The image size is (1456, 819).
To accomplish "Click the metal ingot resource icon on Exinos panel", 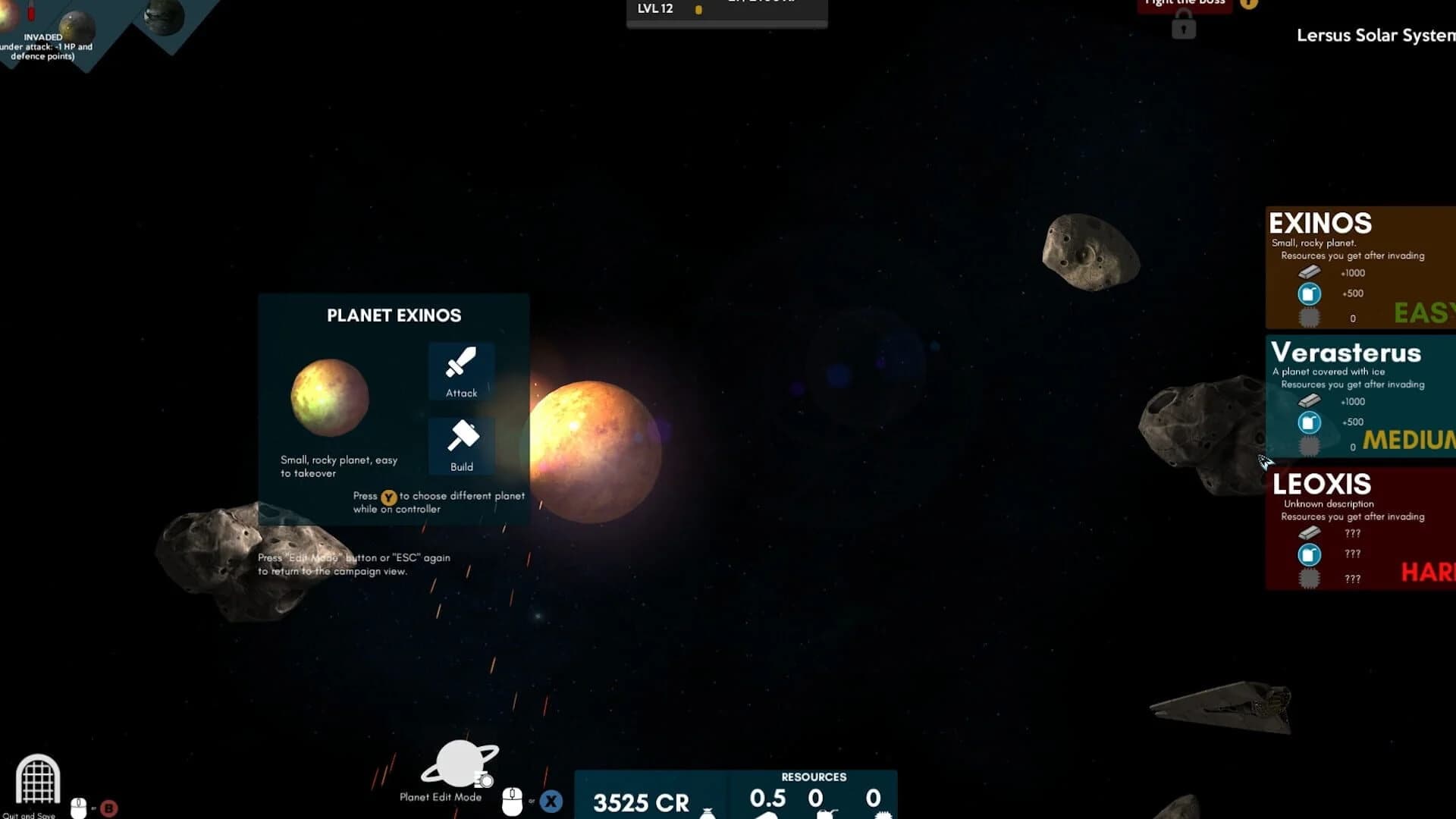I will (x=1309, y=273).
